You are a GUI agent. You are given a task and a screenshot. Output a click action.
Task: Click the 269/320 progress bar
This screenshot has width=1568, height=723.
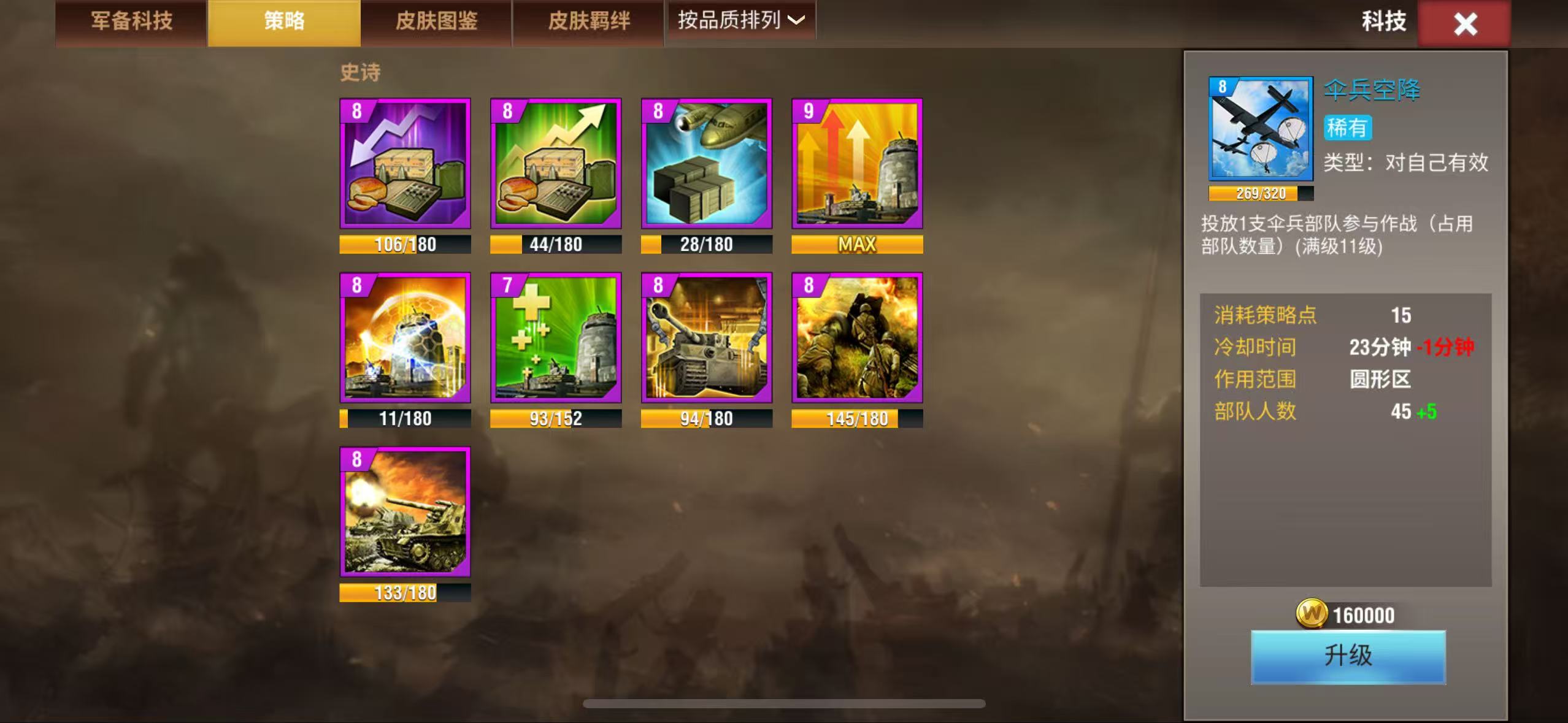pos(1258,193)
